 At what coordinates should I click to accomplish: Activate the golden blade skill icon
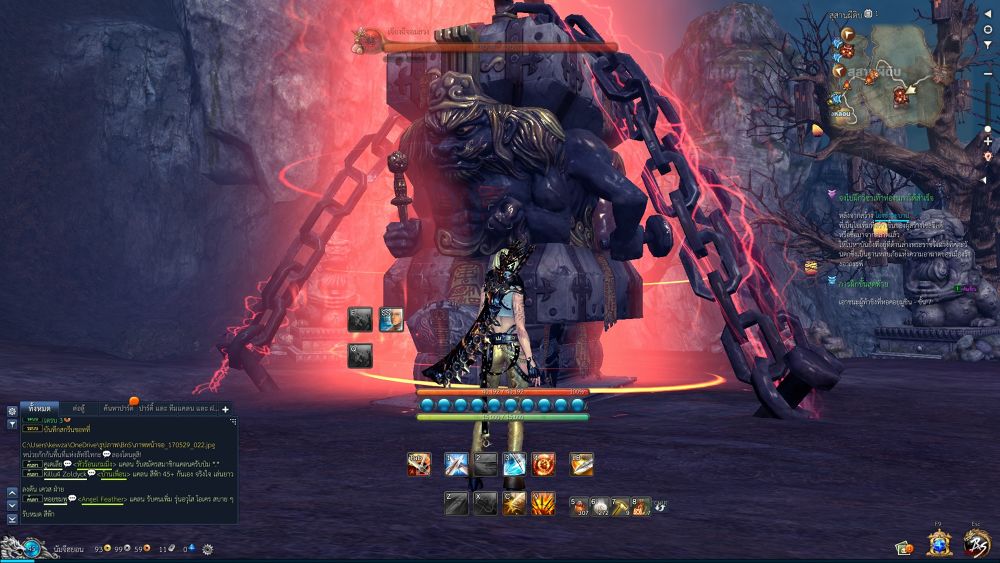(582, 464)
